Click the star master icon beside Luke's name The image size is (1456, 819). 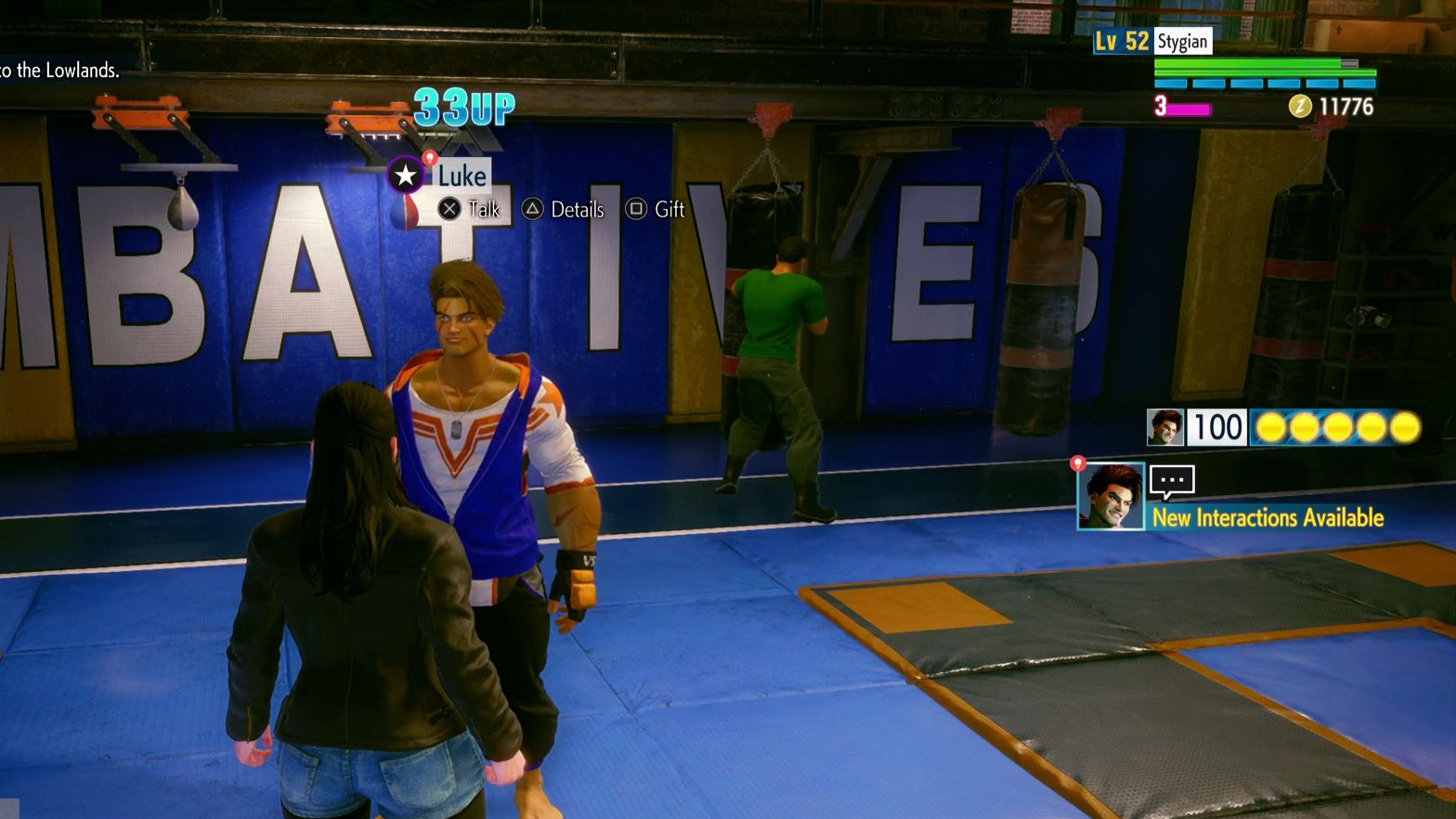pos(405,175)
